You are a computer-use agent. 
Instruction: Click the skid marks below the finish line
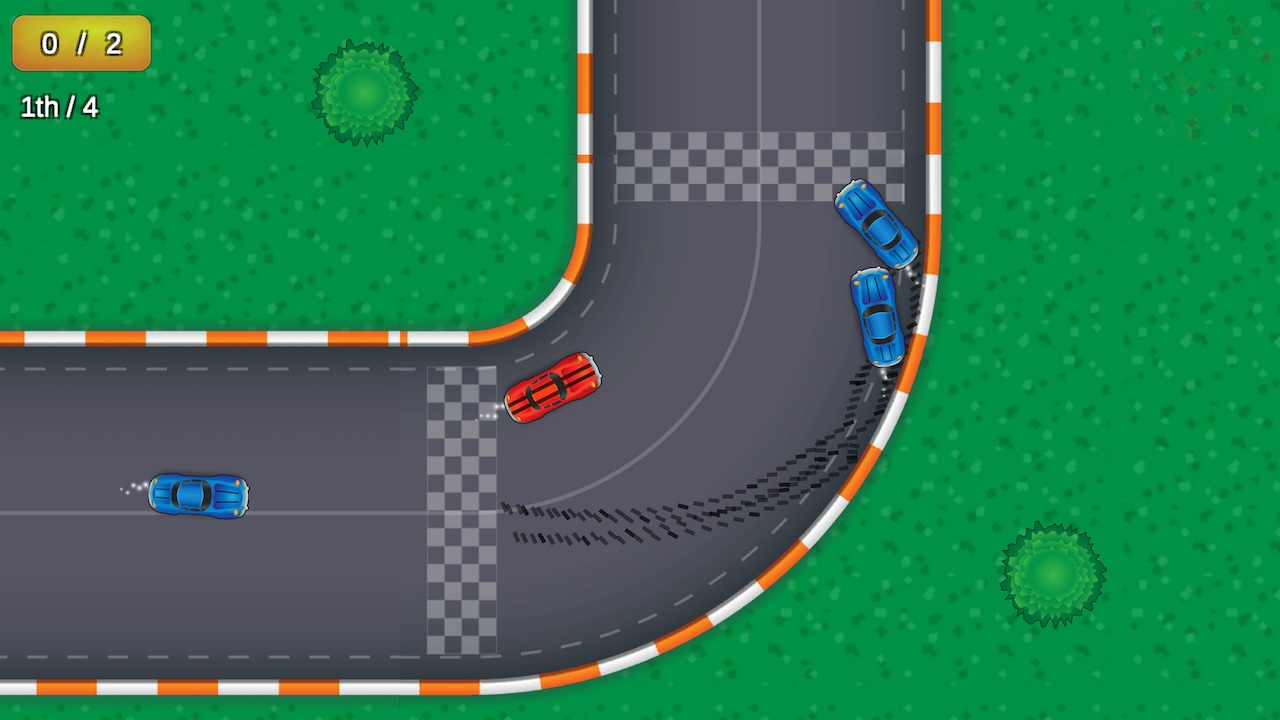[x=580, y=520]
